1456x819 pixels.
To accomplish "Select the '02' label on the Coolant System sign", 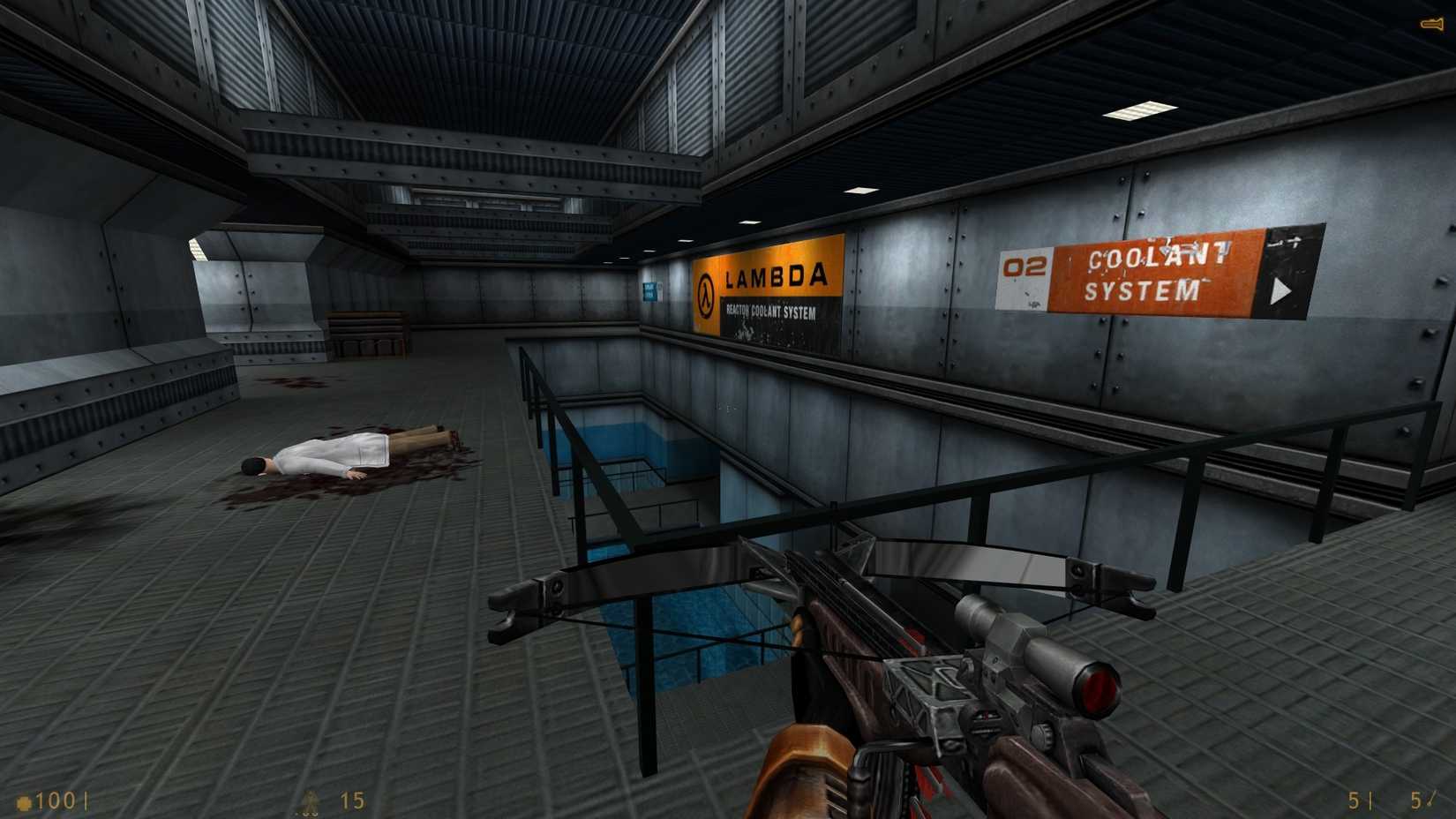I will (1025, 267).
